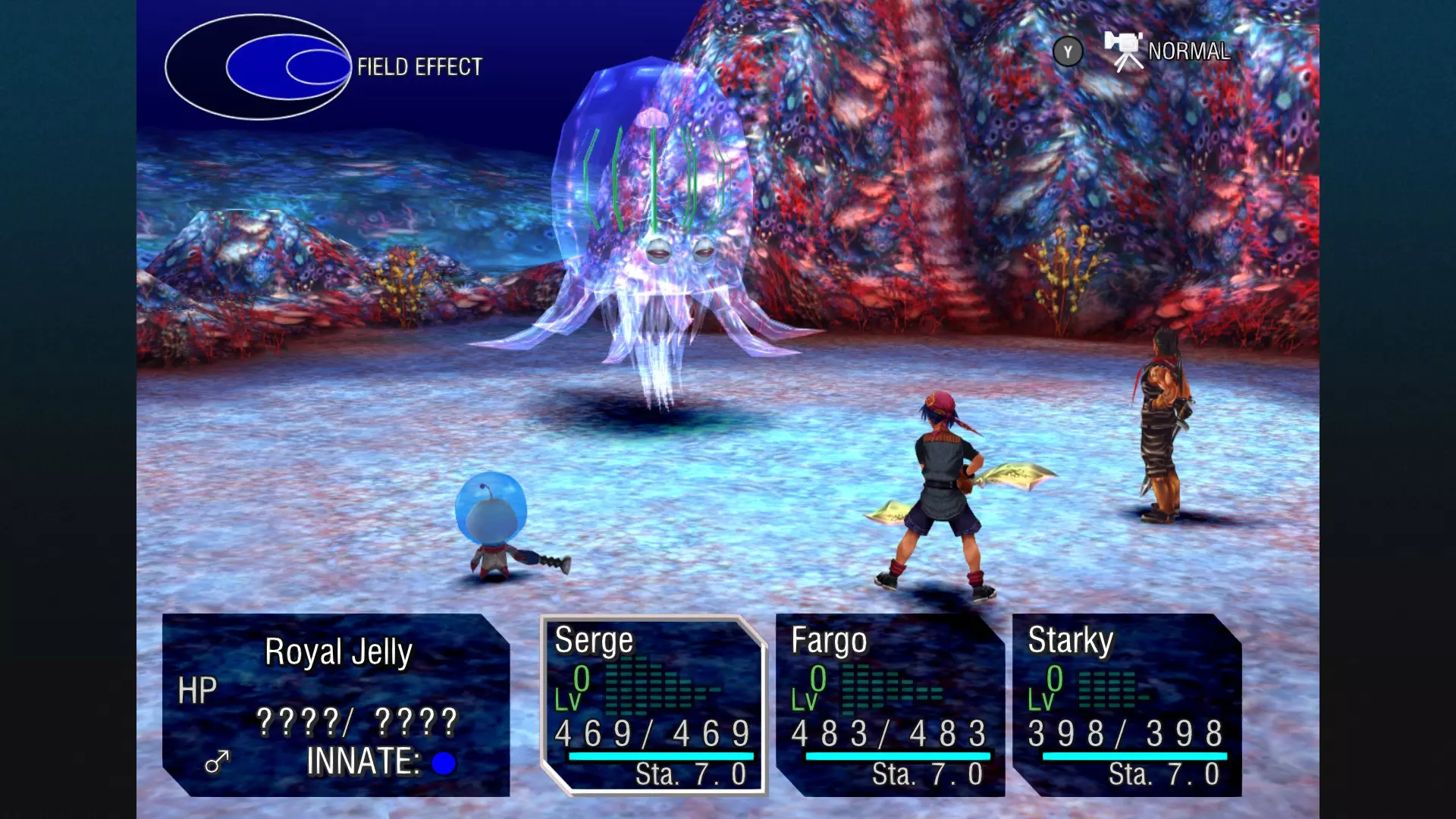
Task: Select Serge's party status panel
Action: click(653, 705)
